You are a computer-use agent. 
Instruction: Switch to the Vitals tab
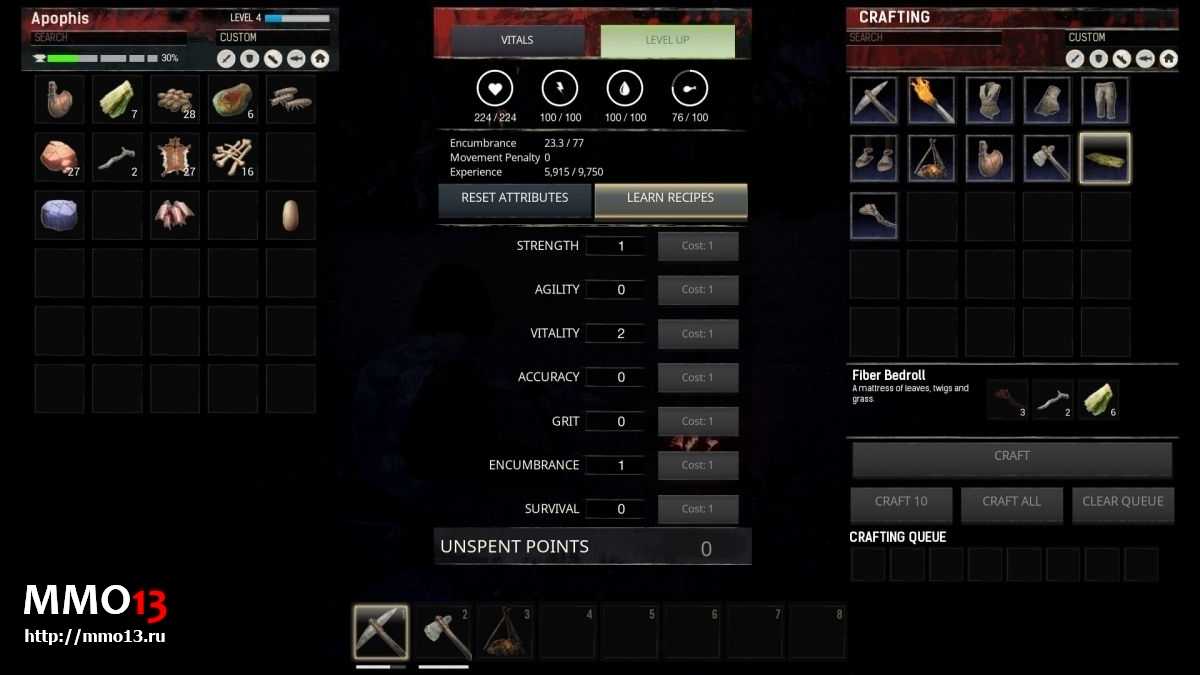pyautogui.click(x=517, y=40)
